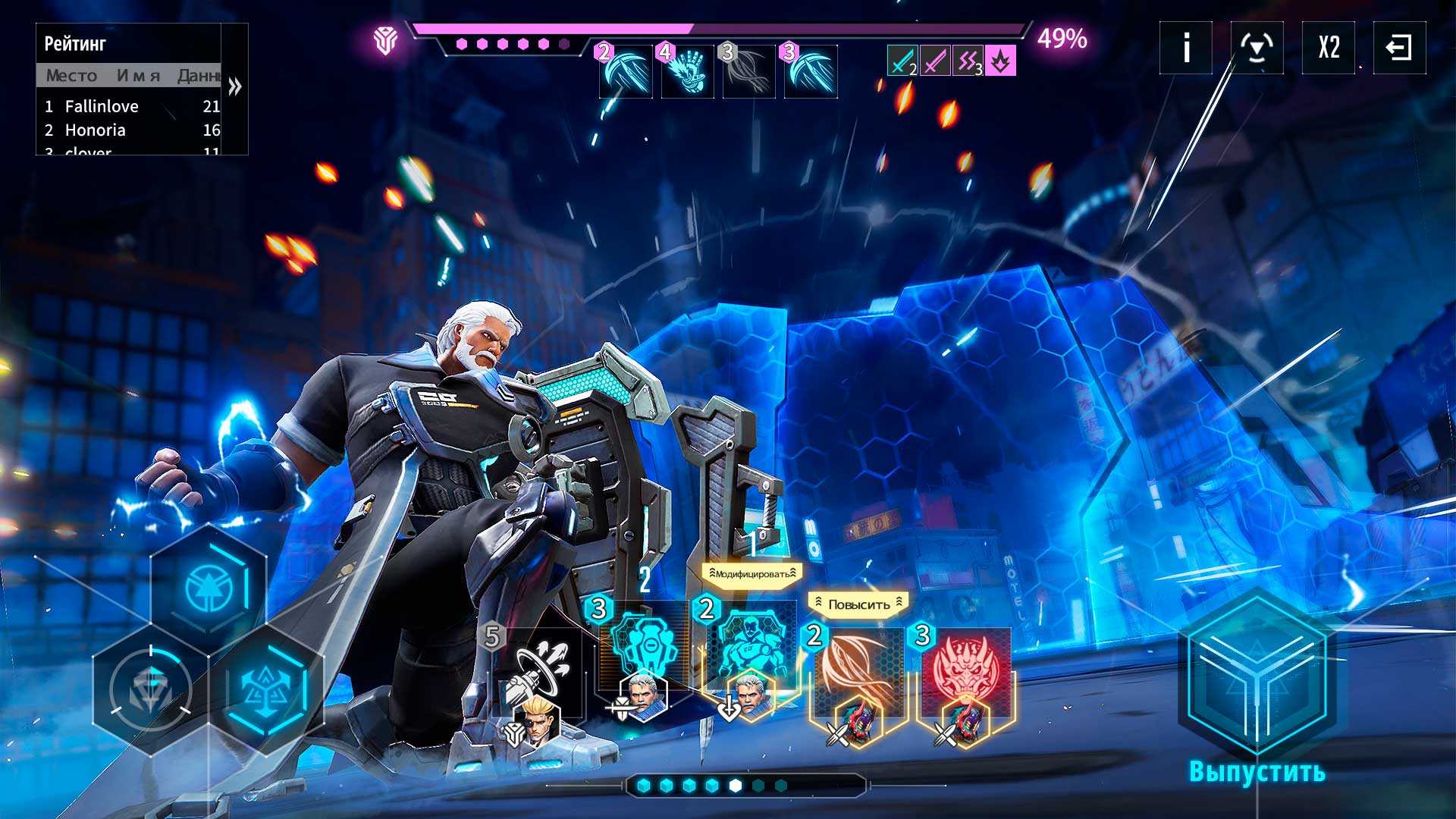
Task: Expand the Рейтинг panel with the double arrow
Action: 235,86
